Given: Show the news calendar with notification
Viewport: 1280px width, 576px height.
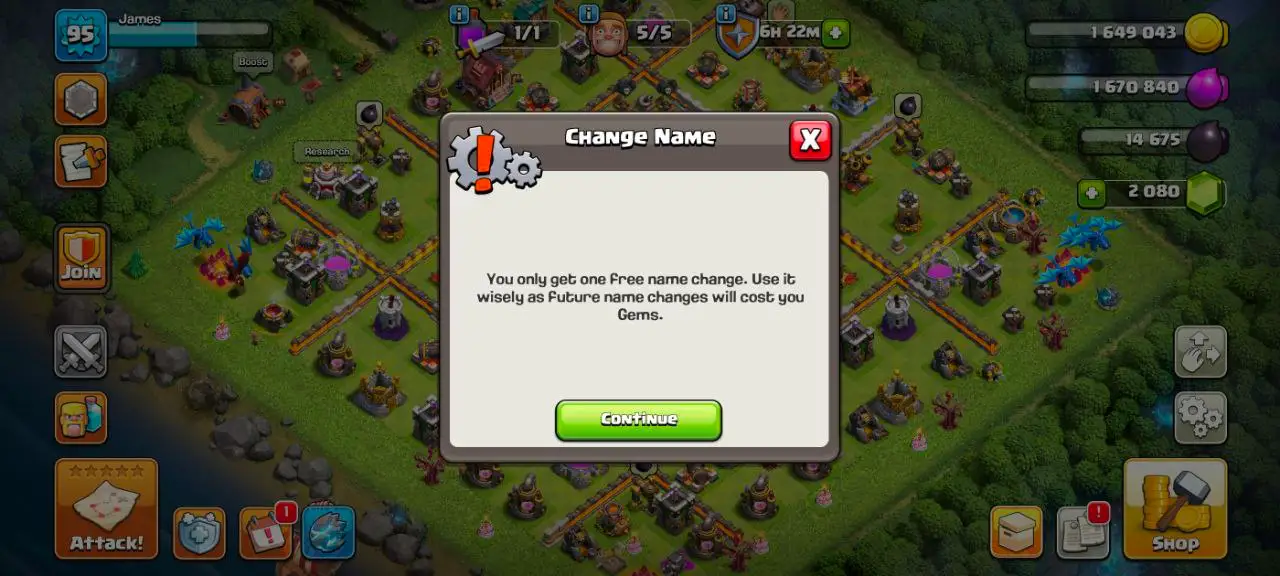Looking at the screenshot, I should (266, 533).
